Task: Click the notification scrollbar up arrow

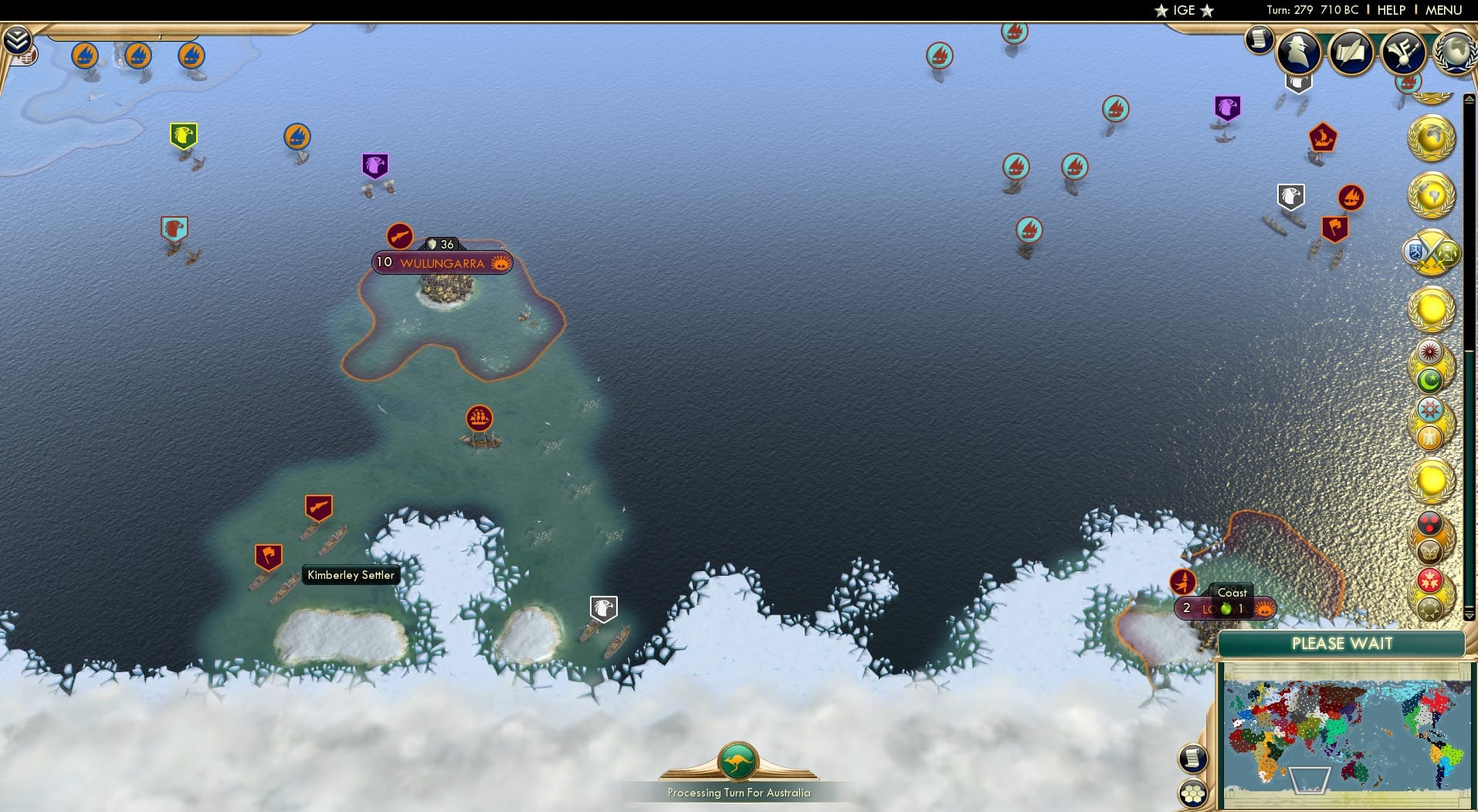Action: (x=1469, y=100)
